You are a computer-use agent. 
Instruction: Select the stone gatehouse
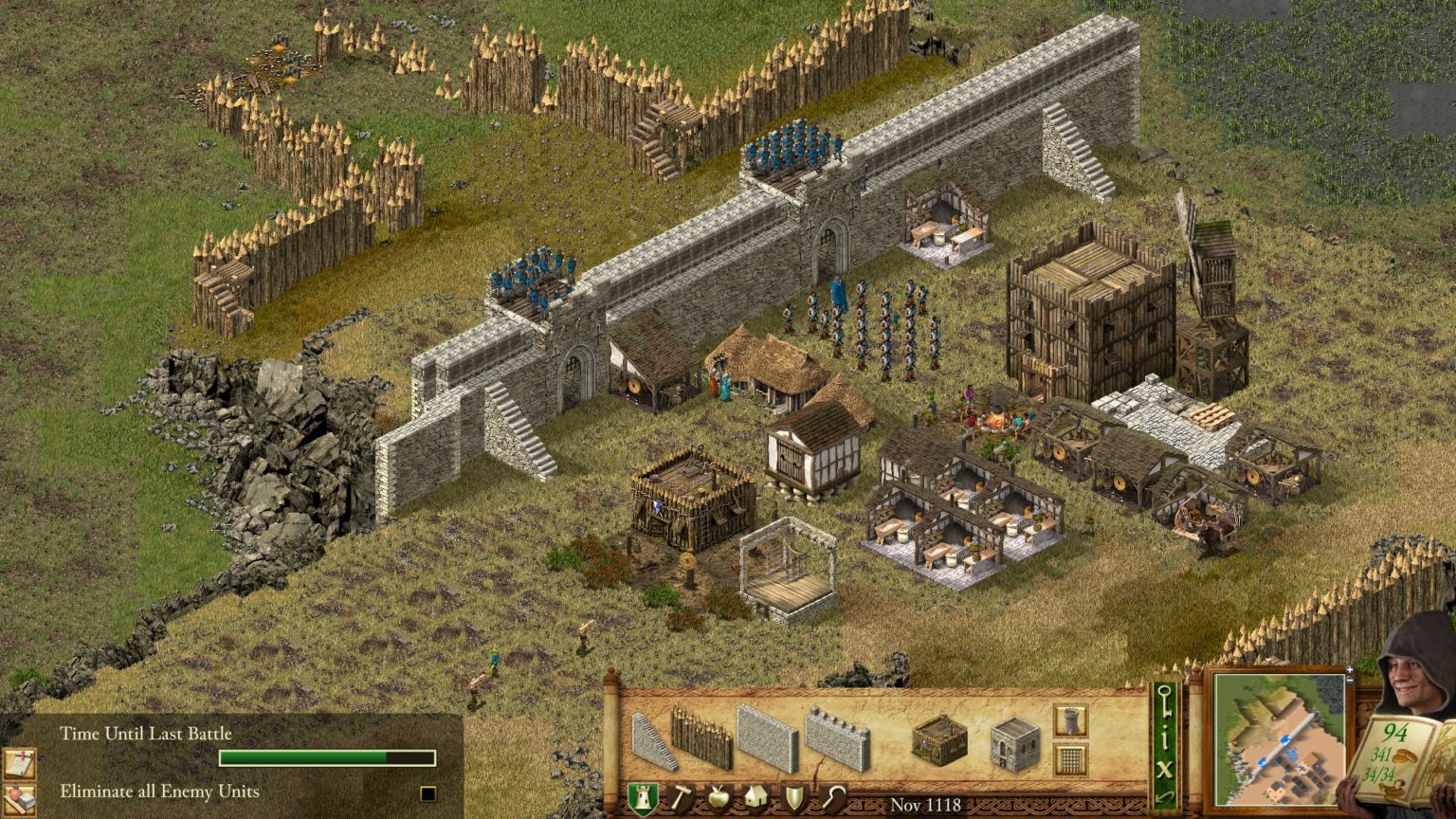[1013, 745]
